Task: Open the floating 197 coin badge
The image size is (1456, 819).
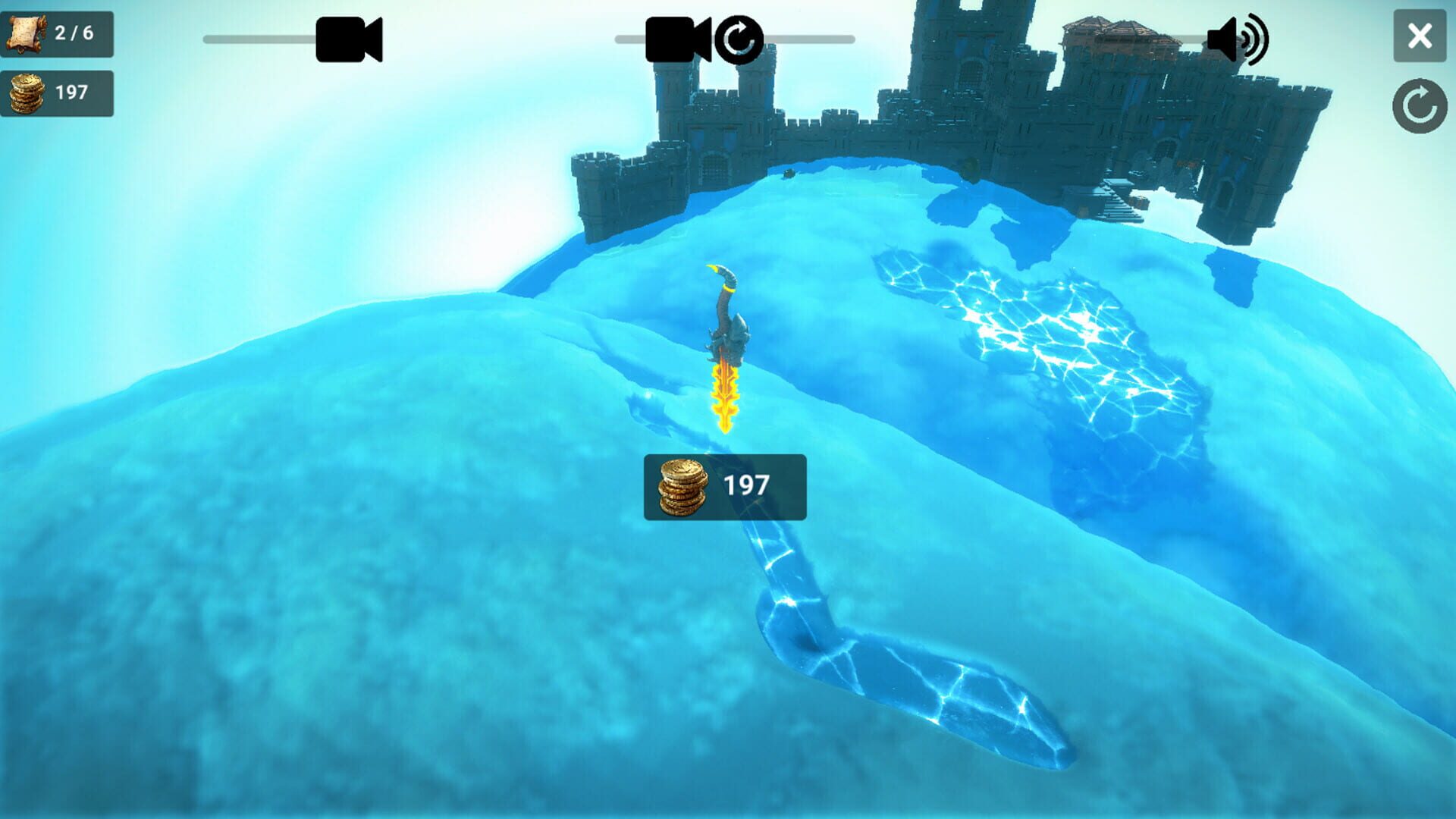Action: (723, 488)
